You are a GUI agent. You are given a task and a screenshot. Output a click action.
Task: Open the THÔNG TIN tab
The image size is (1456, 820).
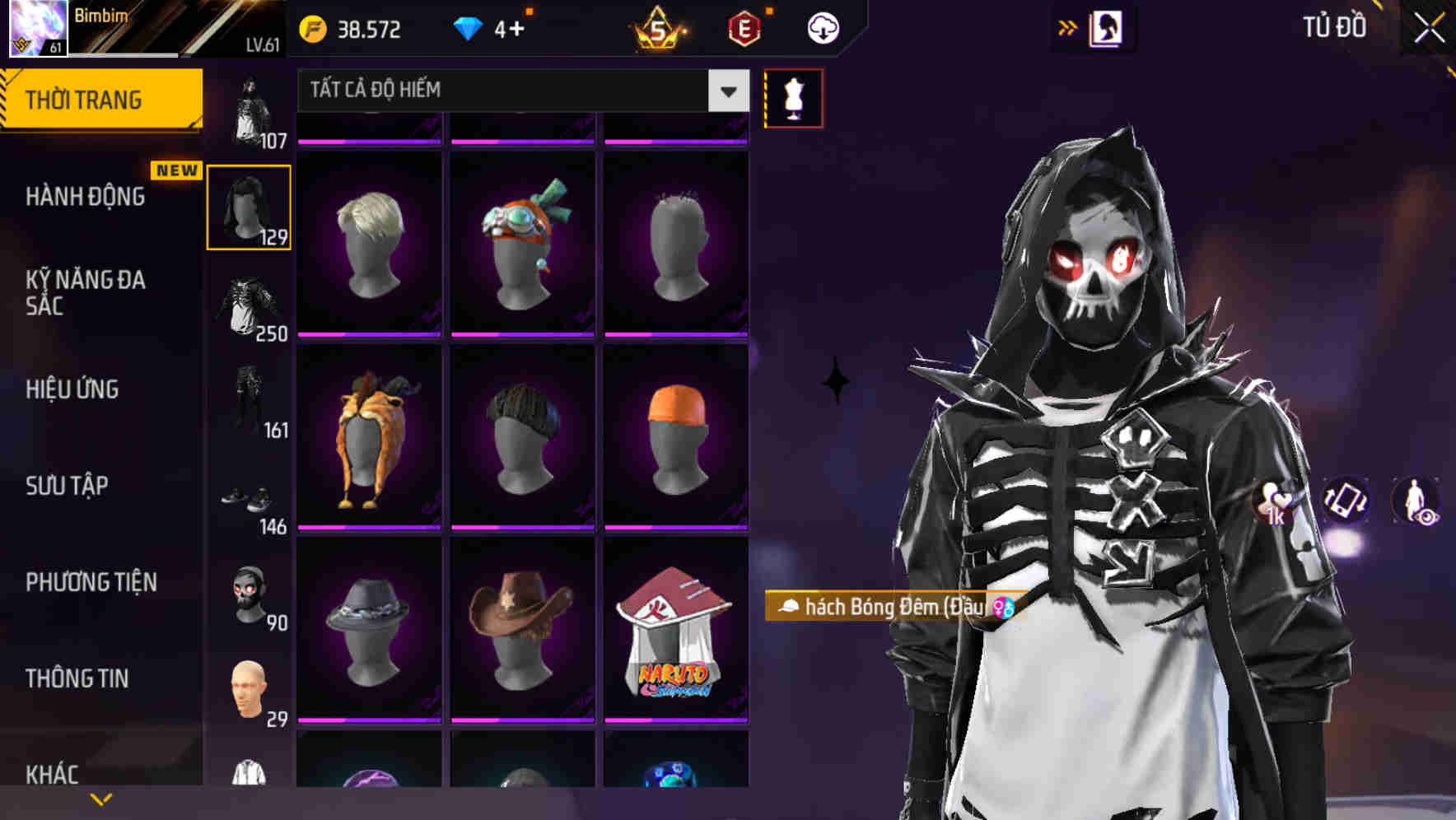coord(76,678)
